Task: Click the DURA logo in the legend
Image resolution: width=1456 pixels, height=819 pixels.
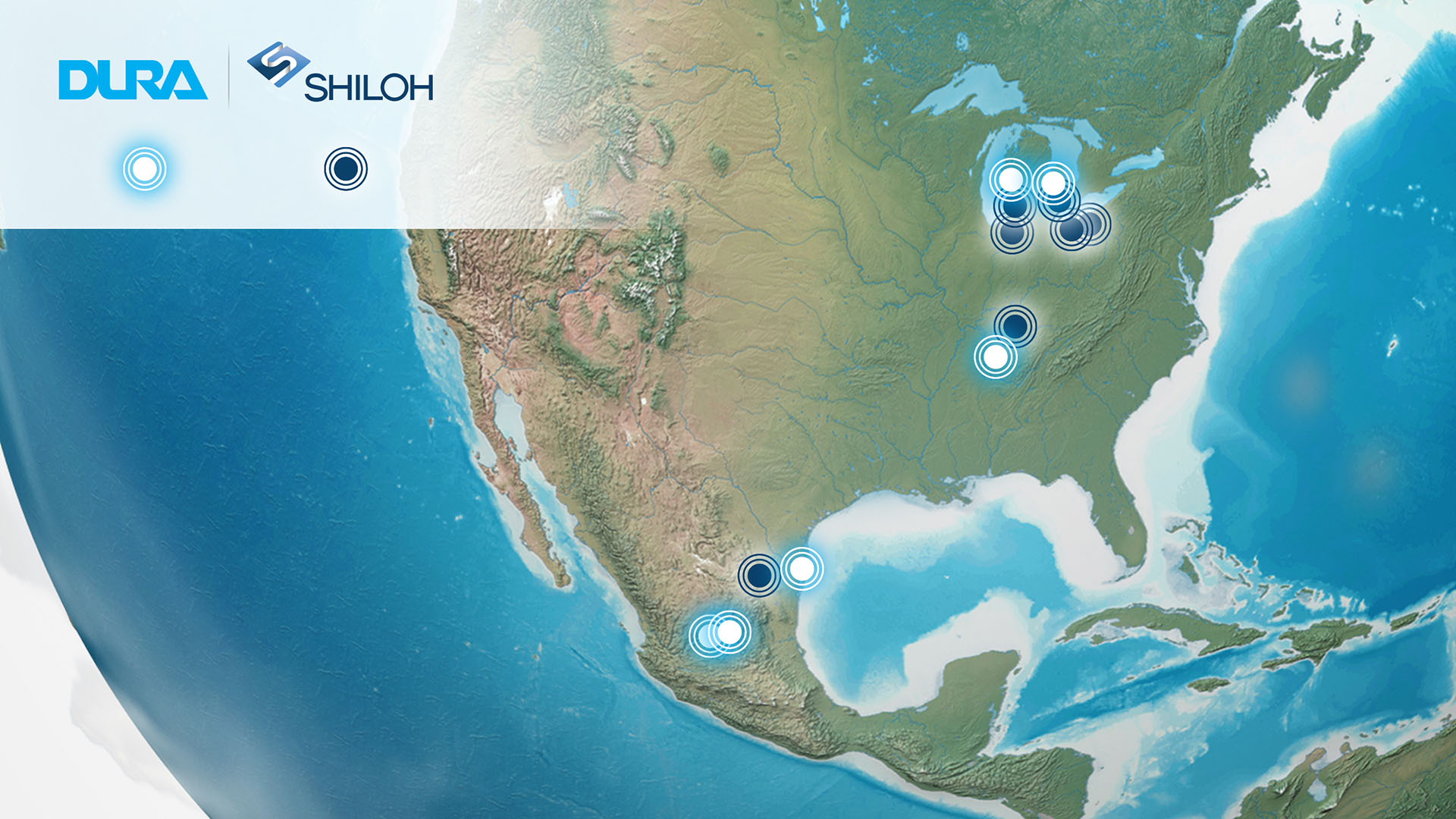Action: coord(133,80)
